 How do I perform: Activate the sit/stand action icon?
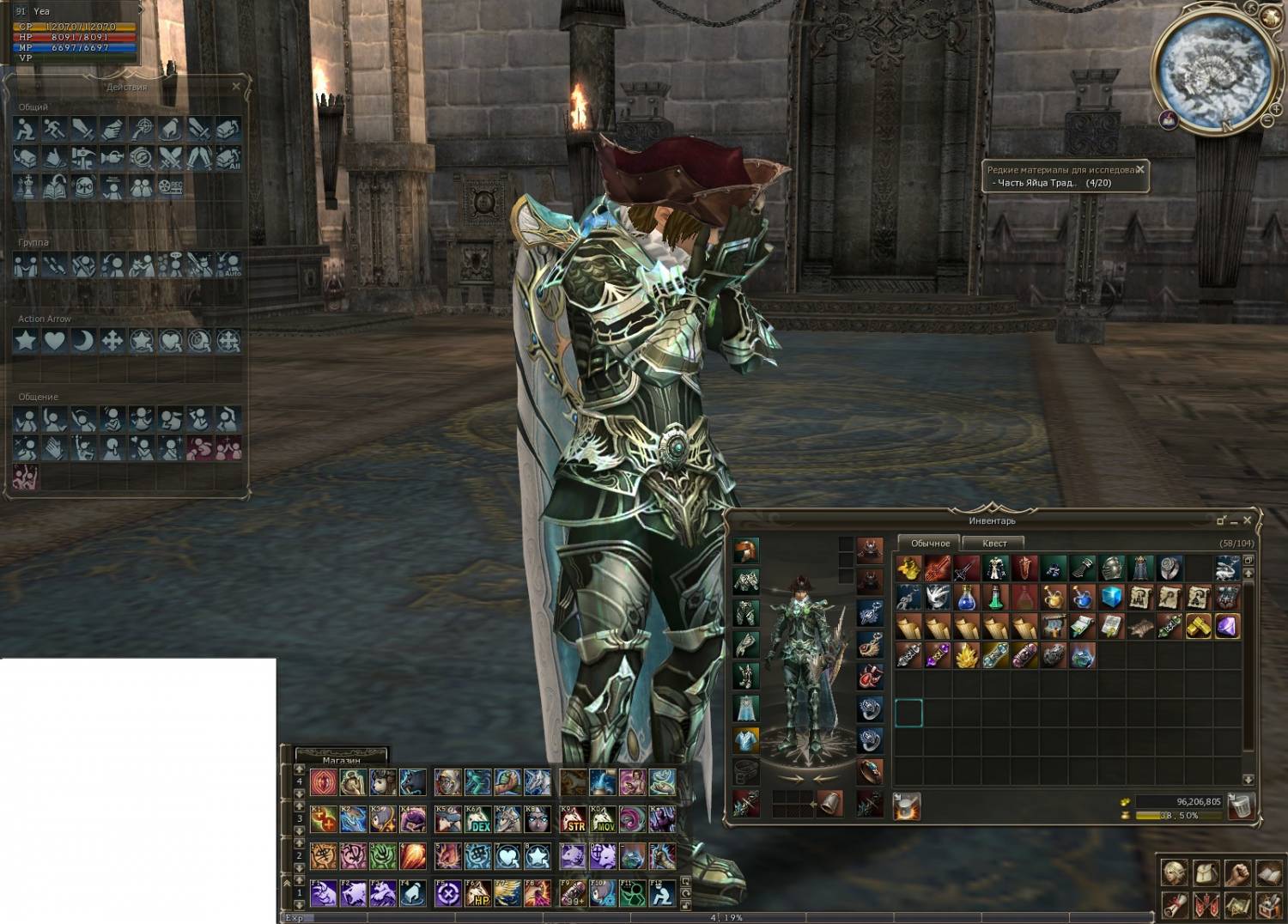point(26,129)
